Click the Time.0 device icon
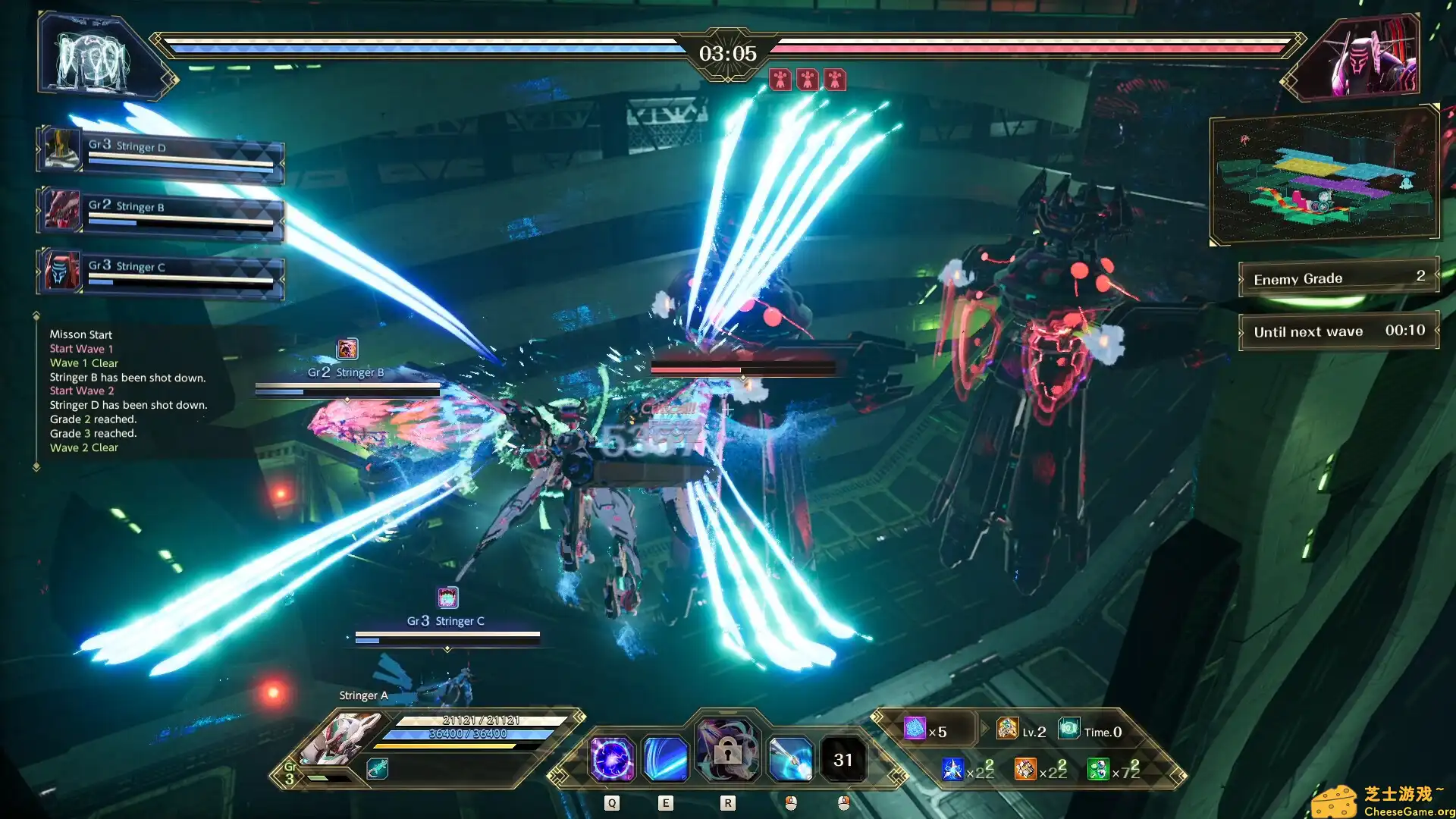This screenshot has width=1456, height=819. pos(1069,730)
